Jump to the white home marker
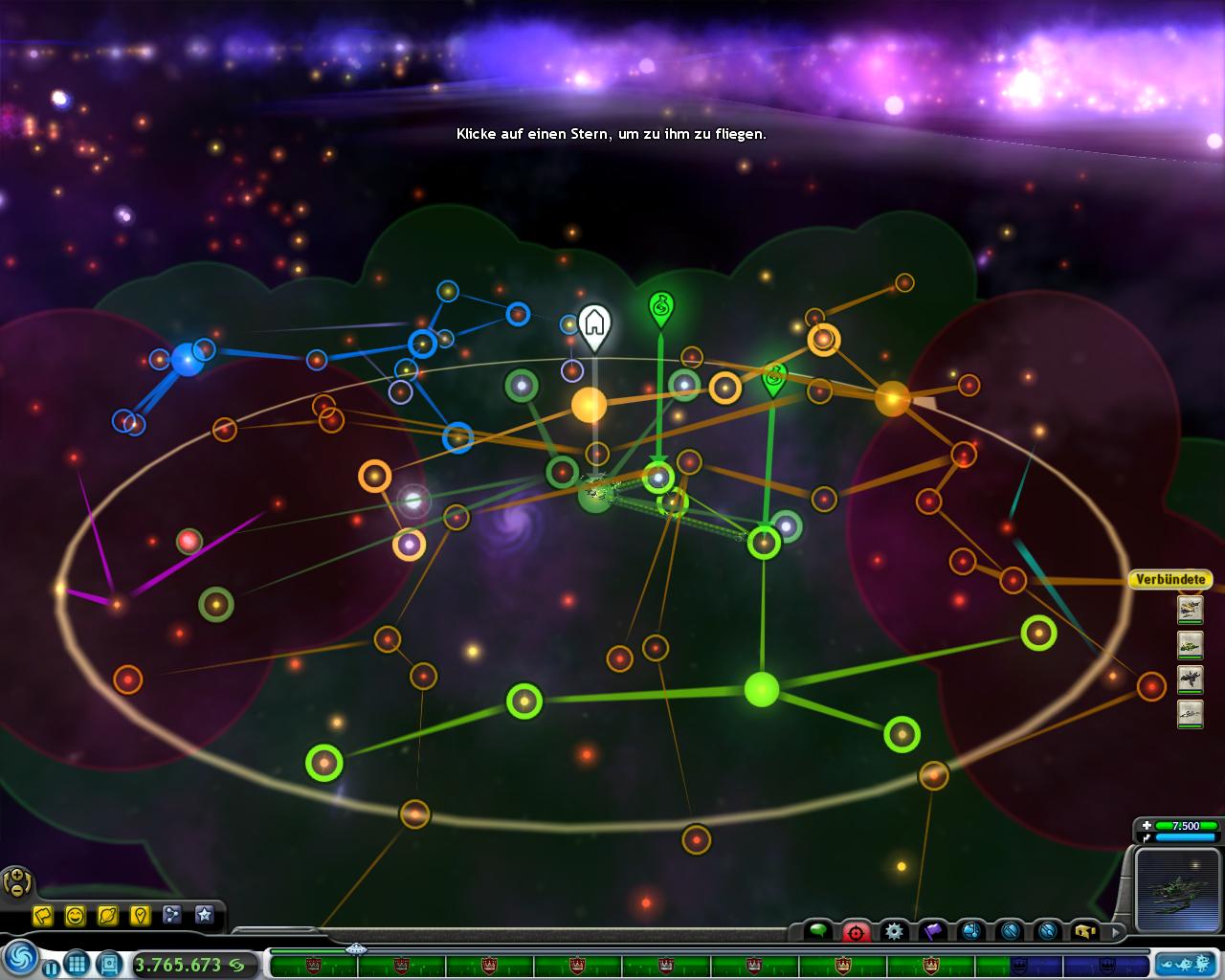Screen dimensions: 1225x980 tap(594, 324)
